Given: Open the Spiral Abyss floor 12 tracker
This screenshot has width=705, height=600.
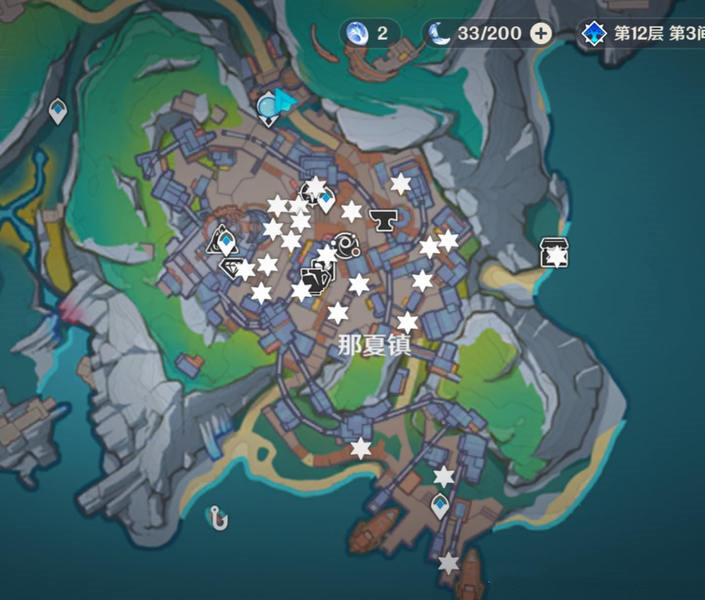Looking at the screenshot, I should pos(642,33).
